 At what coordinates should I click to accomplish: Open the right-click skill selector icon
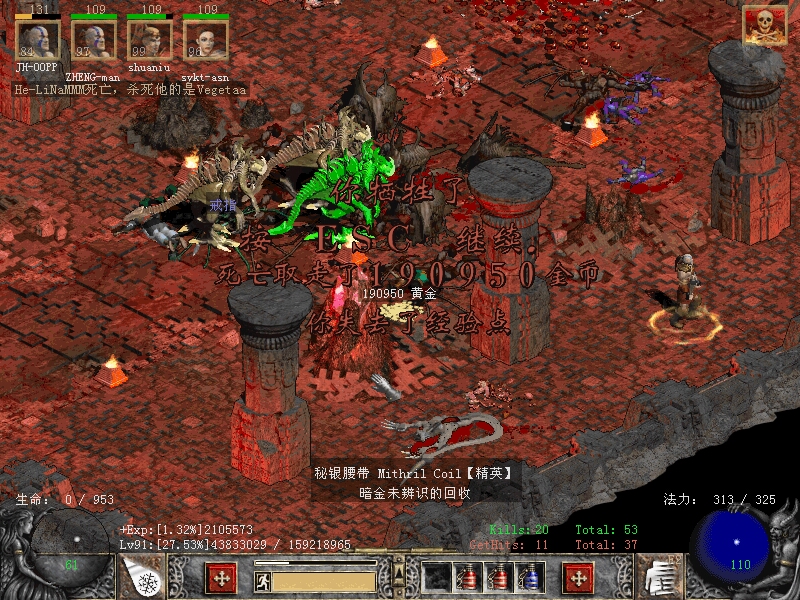point(657,577)
